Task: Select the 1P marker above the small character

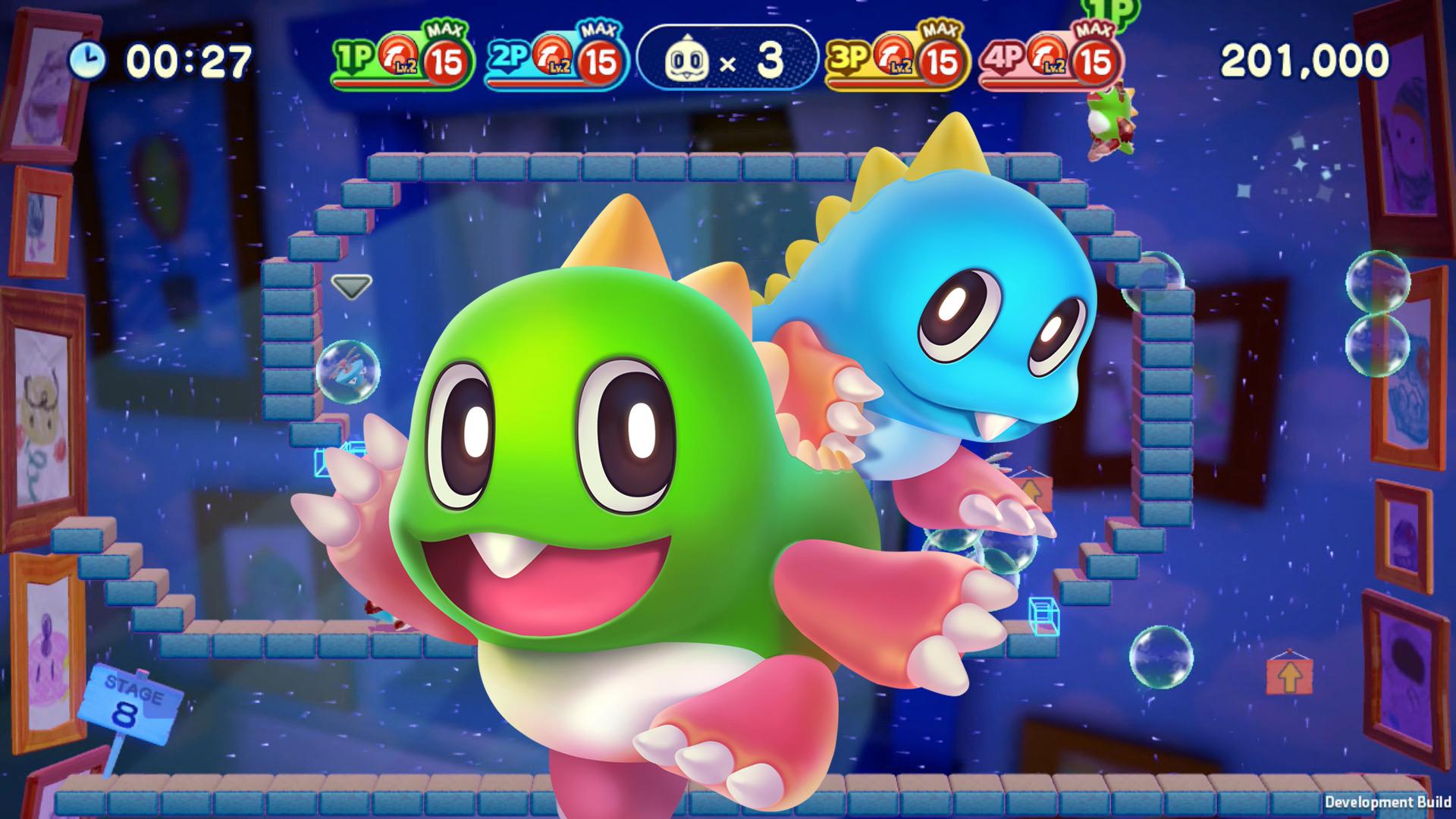Action: [1108, 11]
